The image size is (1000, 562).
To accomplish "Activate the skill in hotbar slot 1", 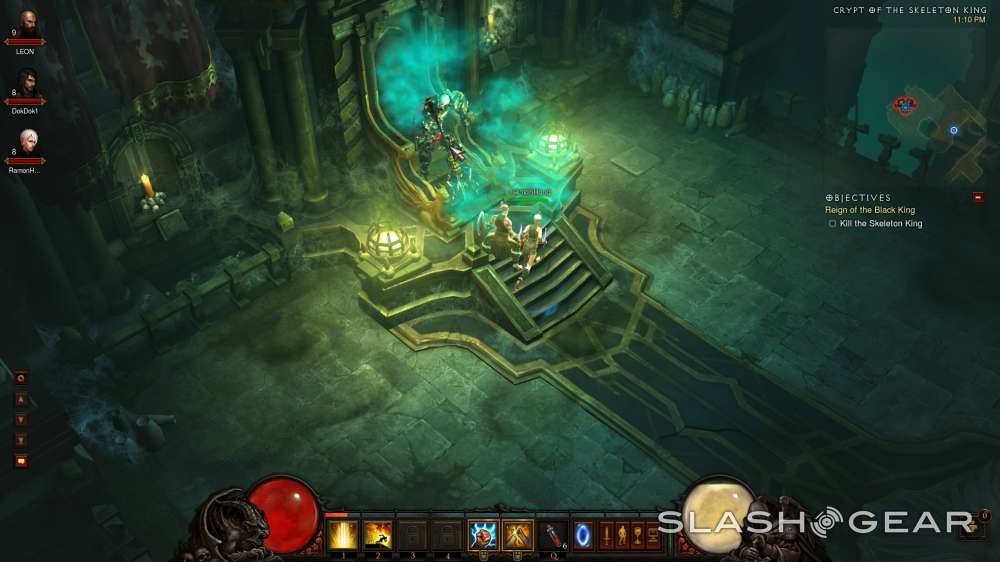I will (343, 535).
